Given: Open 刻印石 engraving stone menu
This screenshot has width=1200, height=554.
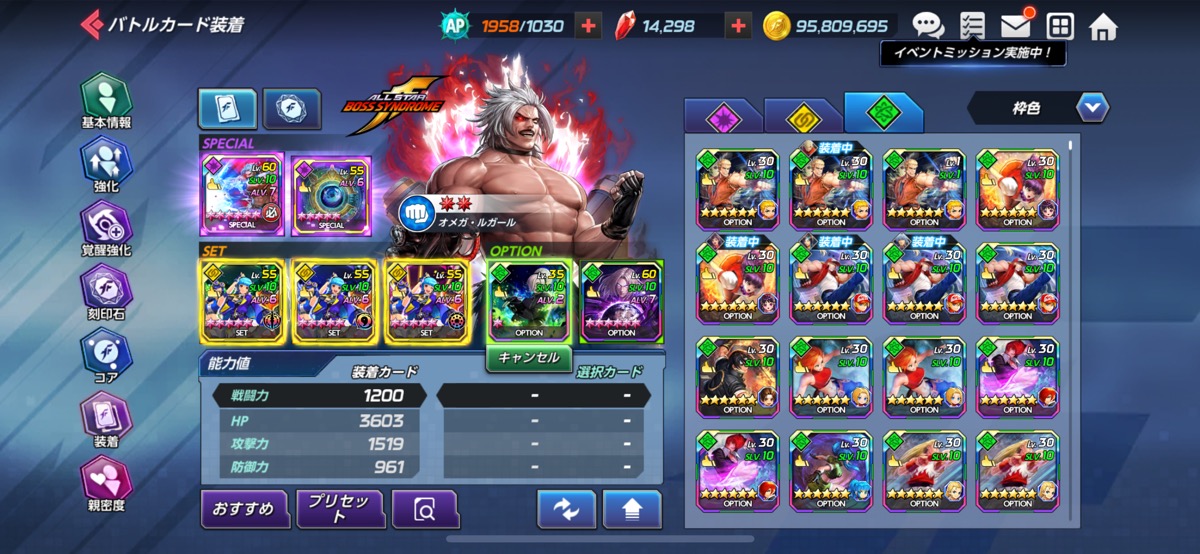Looking at the screenshot, I should [105, 291].
